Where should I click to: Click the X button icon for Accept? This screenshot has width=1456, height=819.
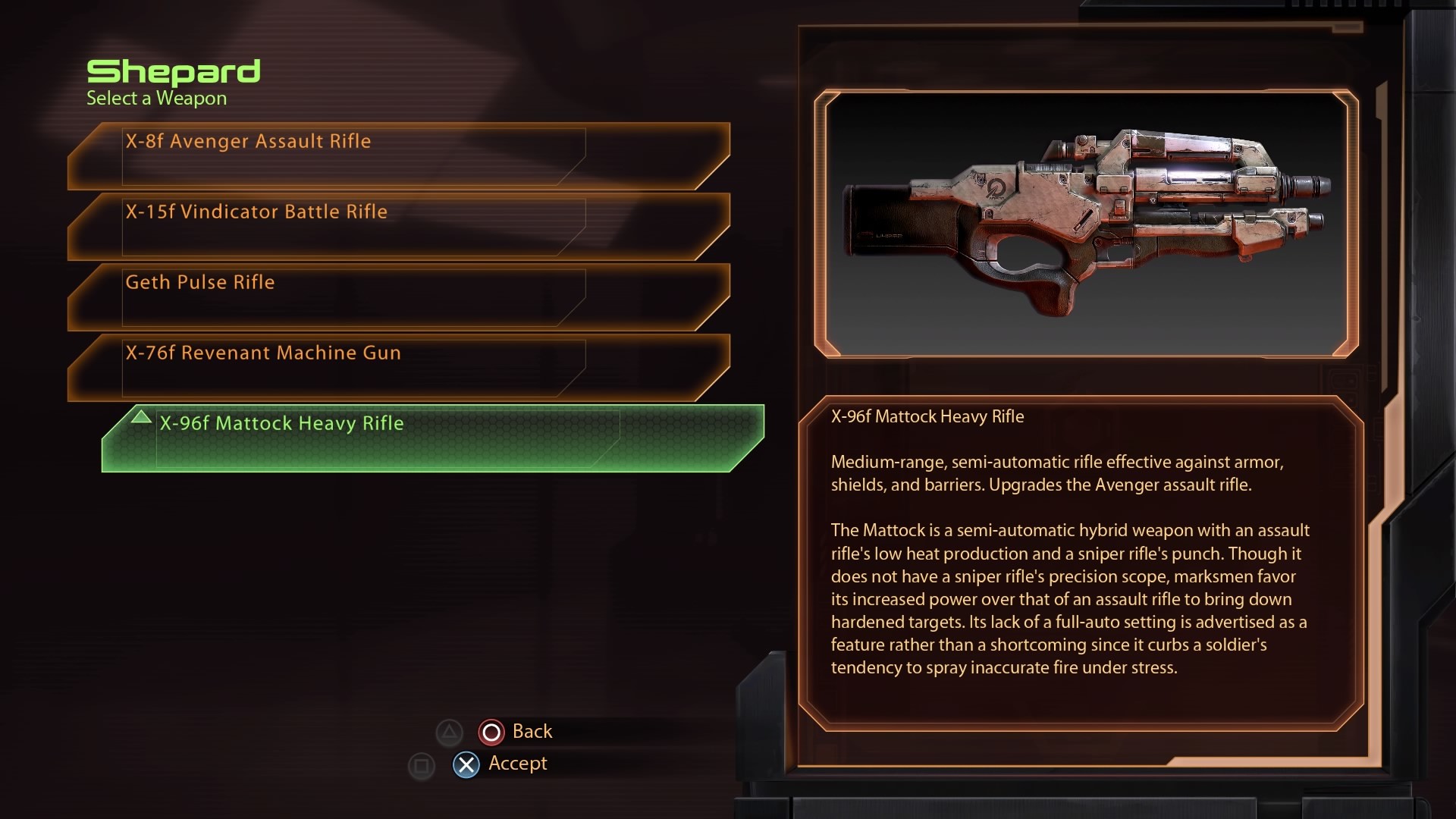click(466, 764)
